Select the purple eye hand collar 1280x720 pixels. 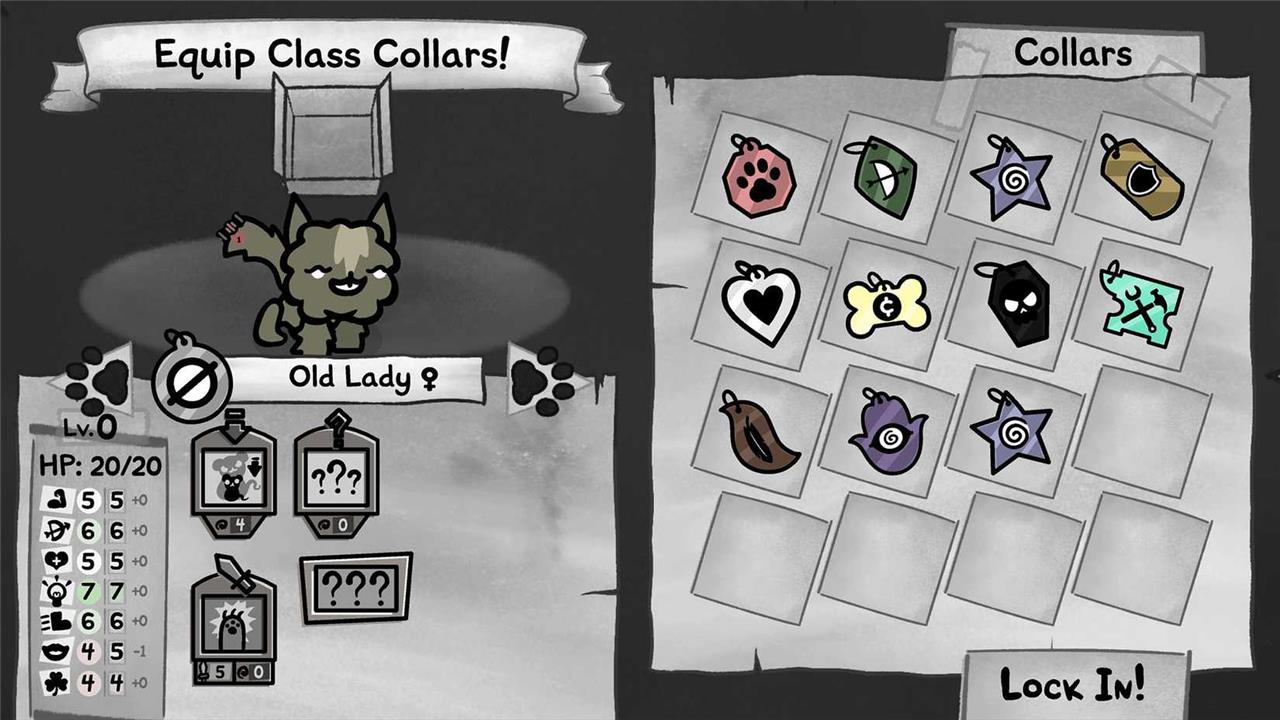886,432
